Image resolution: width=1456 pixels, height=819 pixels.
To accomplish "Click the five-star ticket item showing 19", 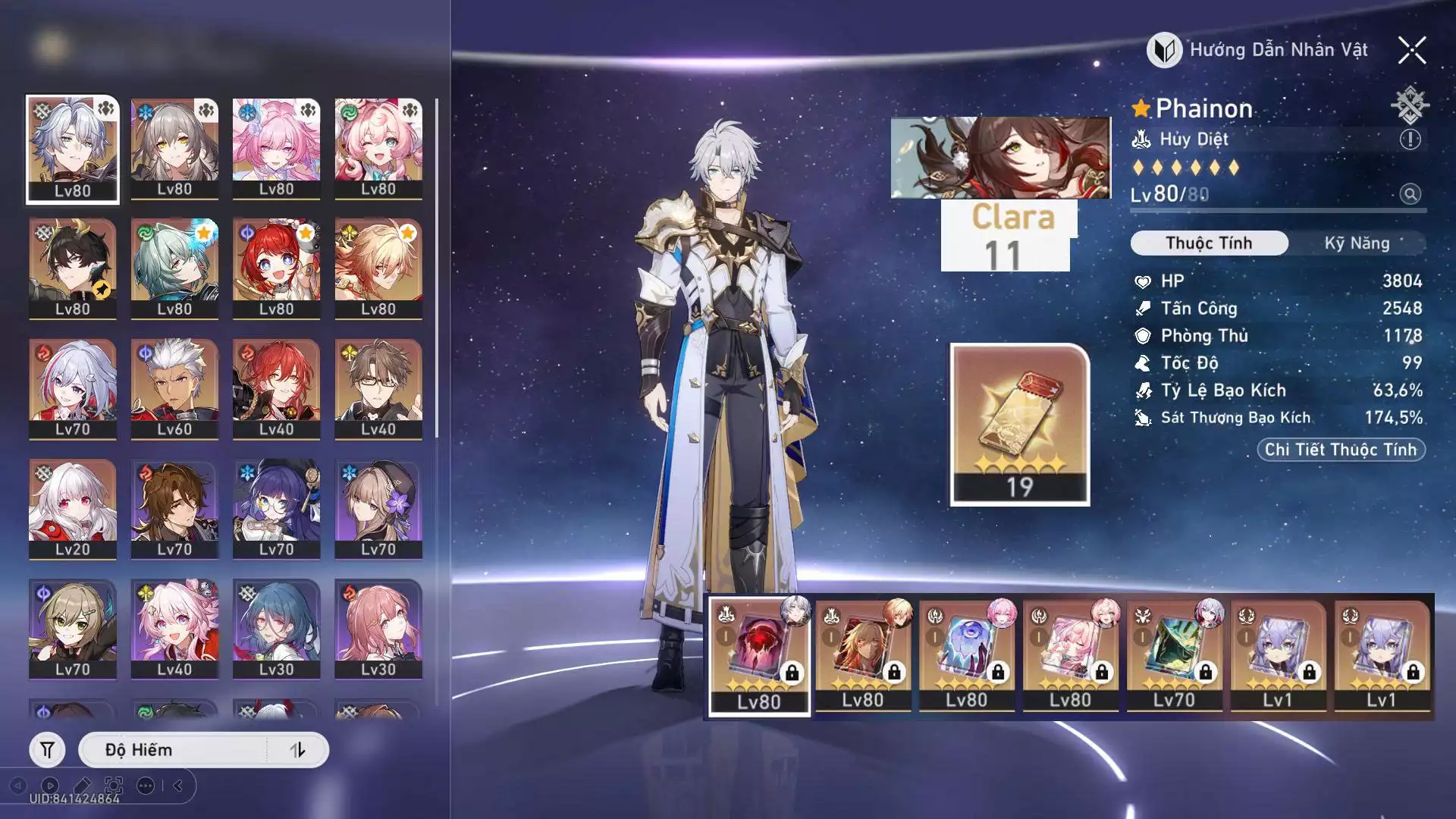I will pos(1020,425).
